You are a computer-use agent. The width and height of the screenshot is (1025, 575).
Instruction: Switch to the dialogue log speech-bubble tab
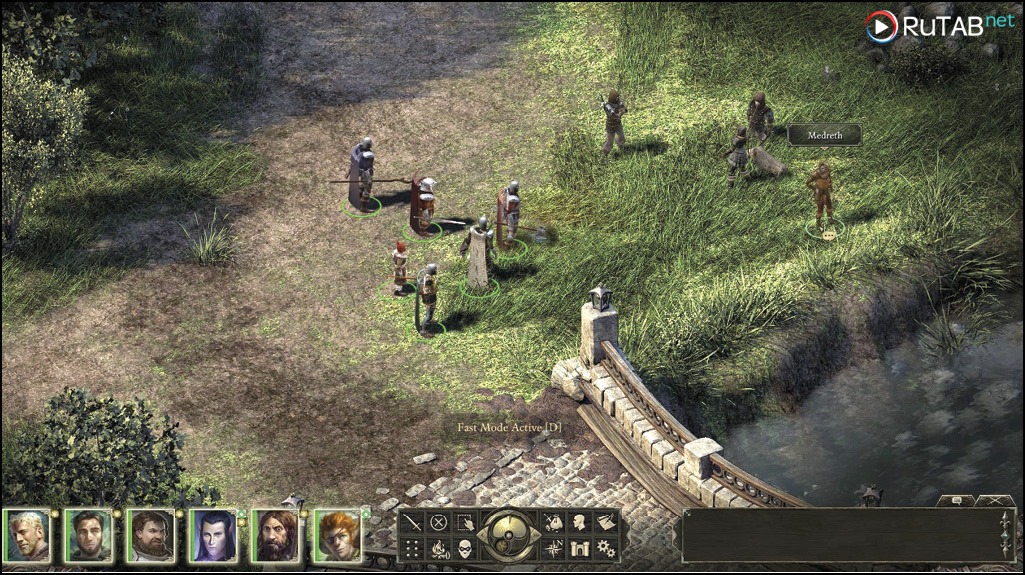coord(955,499)
